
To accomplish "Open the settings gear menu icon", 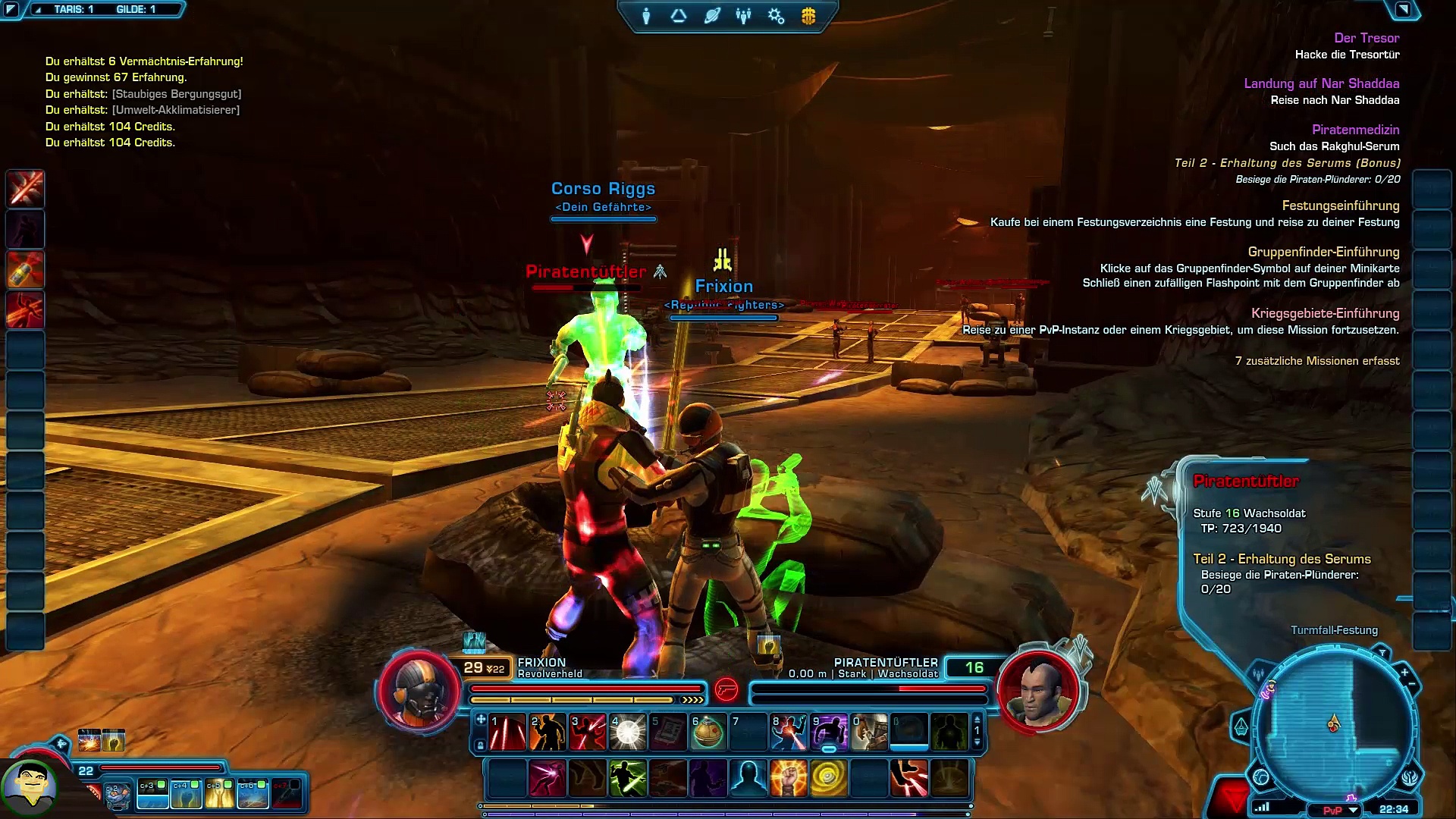I will (776, 16).
